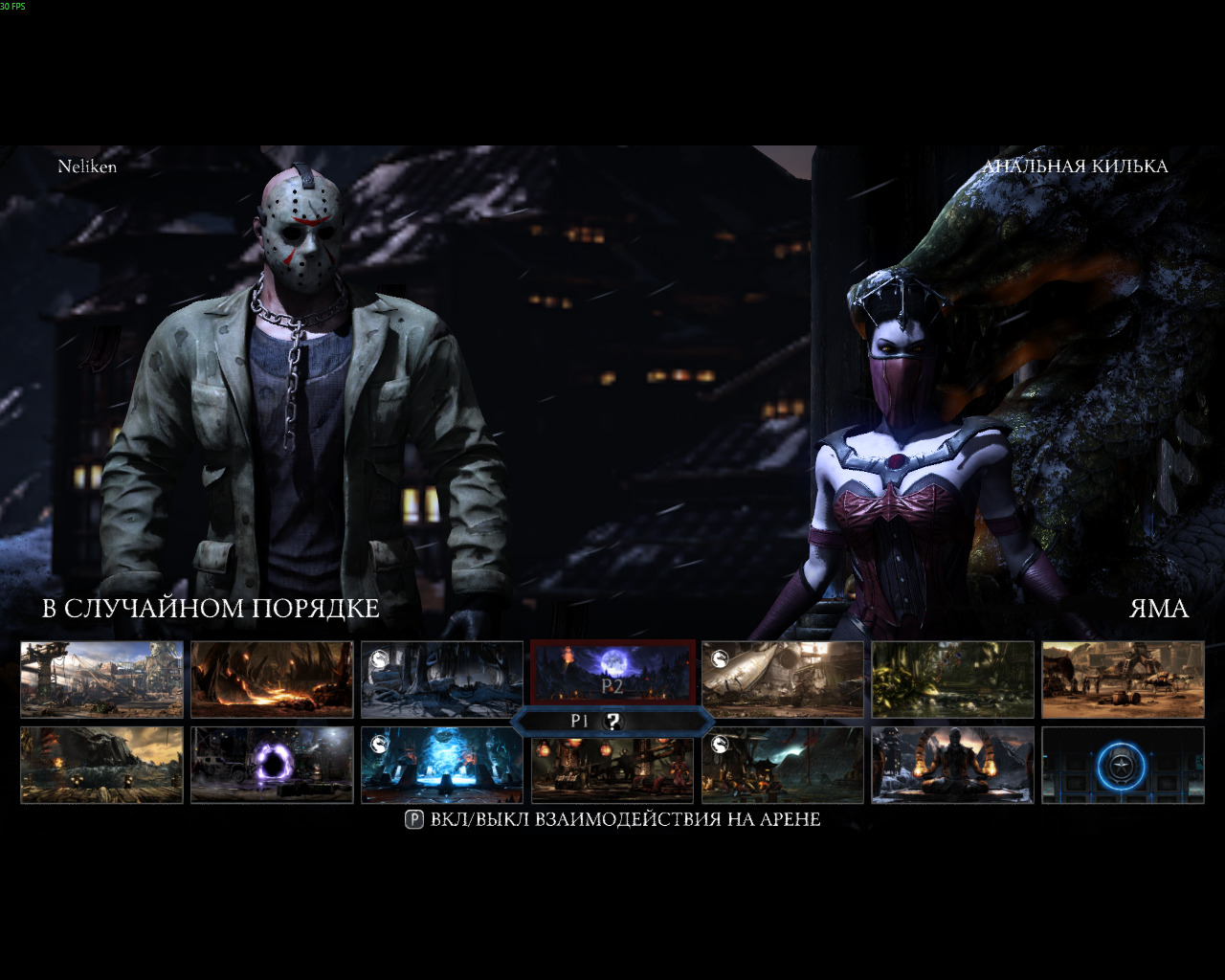Pick the dark blue dead forest arena
Screen dimensions: 1225x980
[x=442, y=679]
